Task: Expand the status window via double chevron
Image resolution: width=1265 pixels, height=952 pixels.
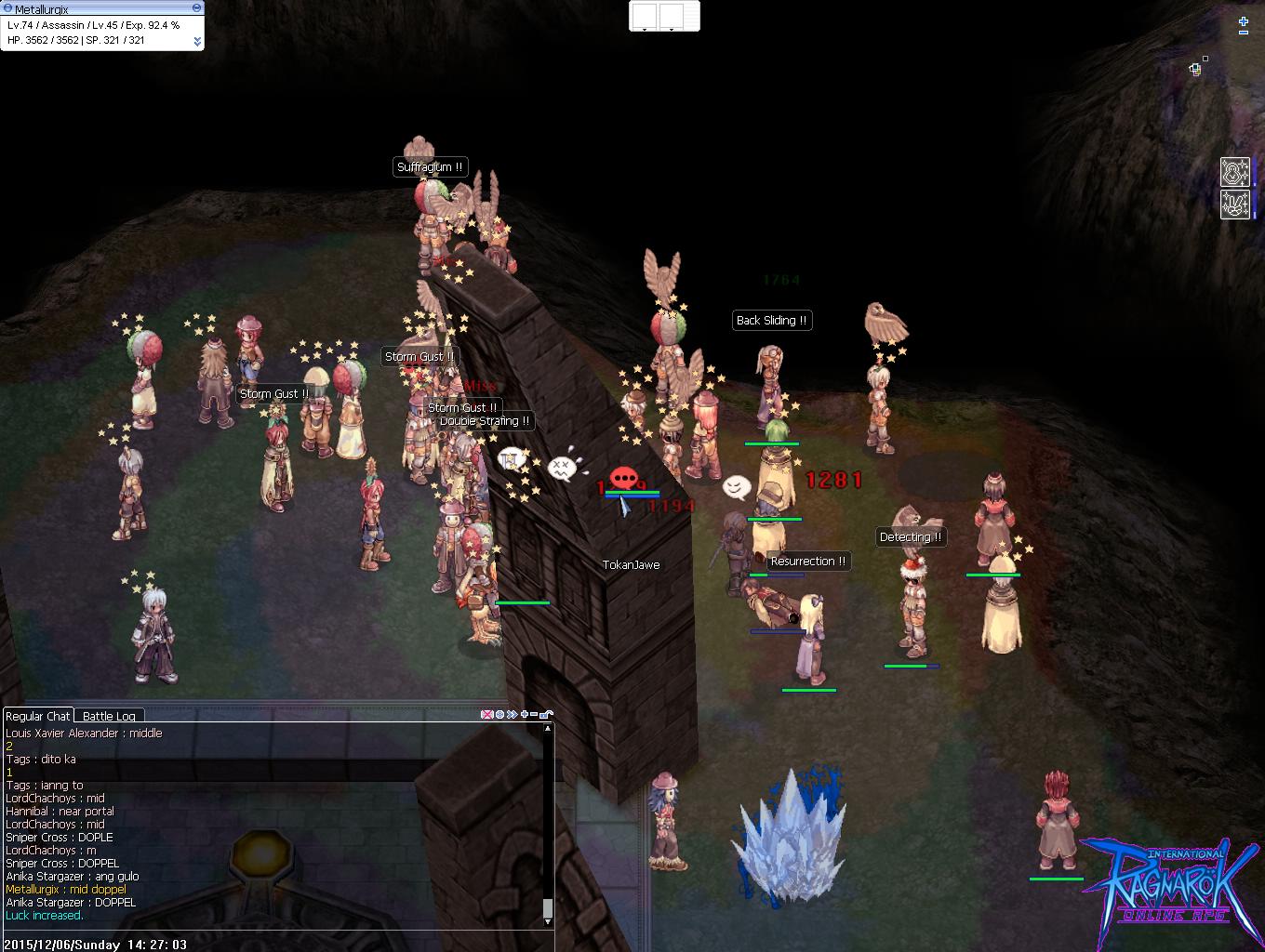Action: [198, 41]
